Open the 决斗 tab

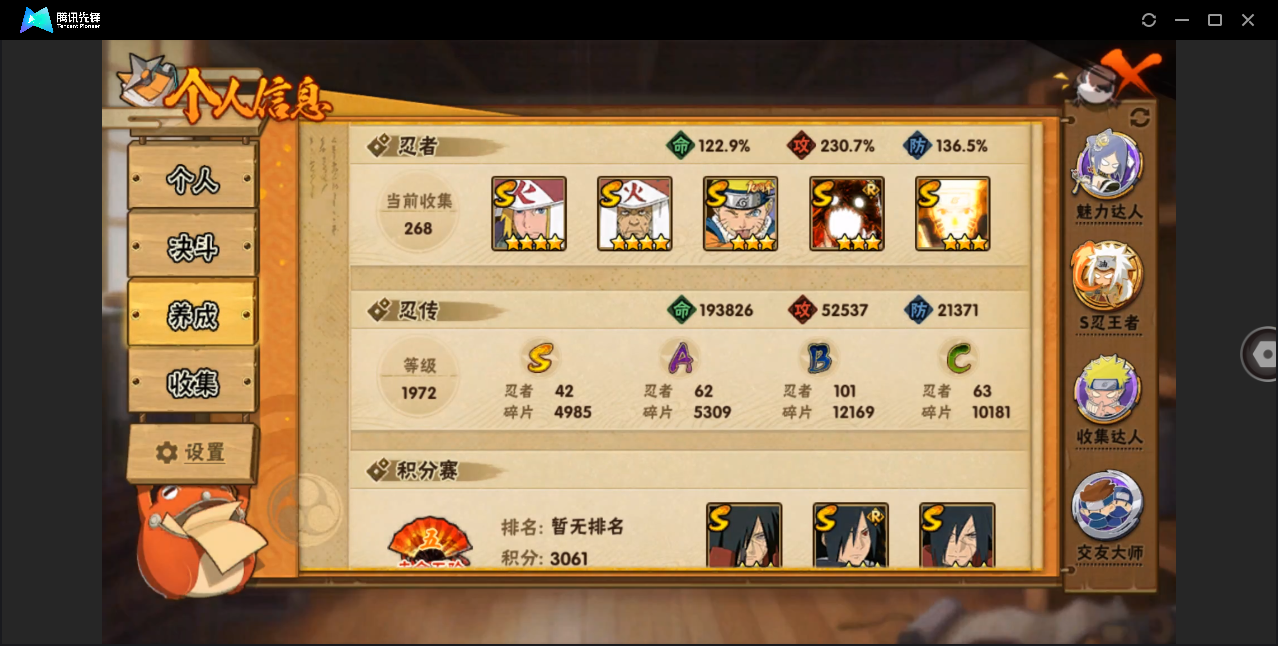point(192,247)
